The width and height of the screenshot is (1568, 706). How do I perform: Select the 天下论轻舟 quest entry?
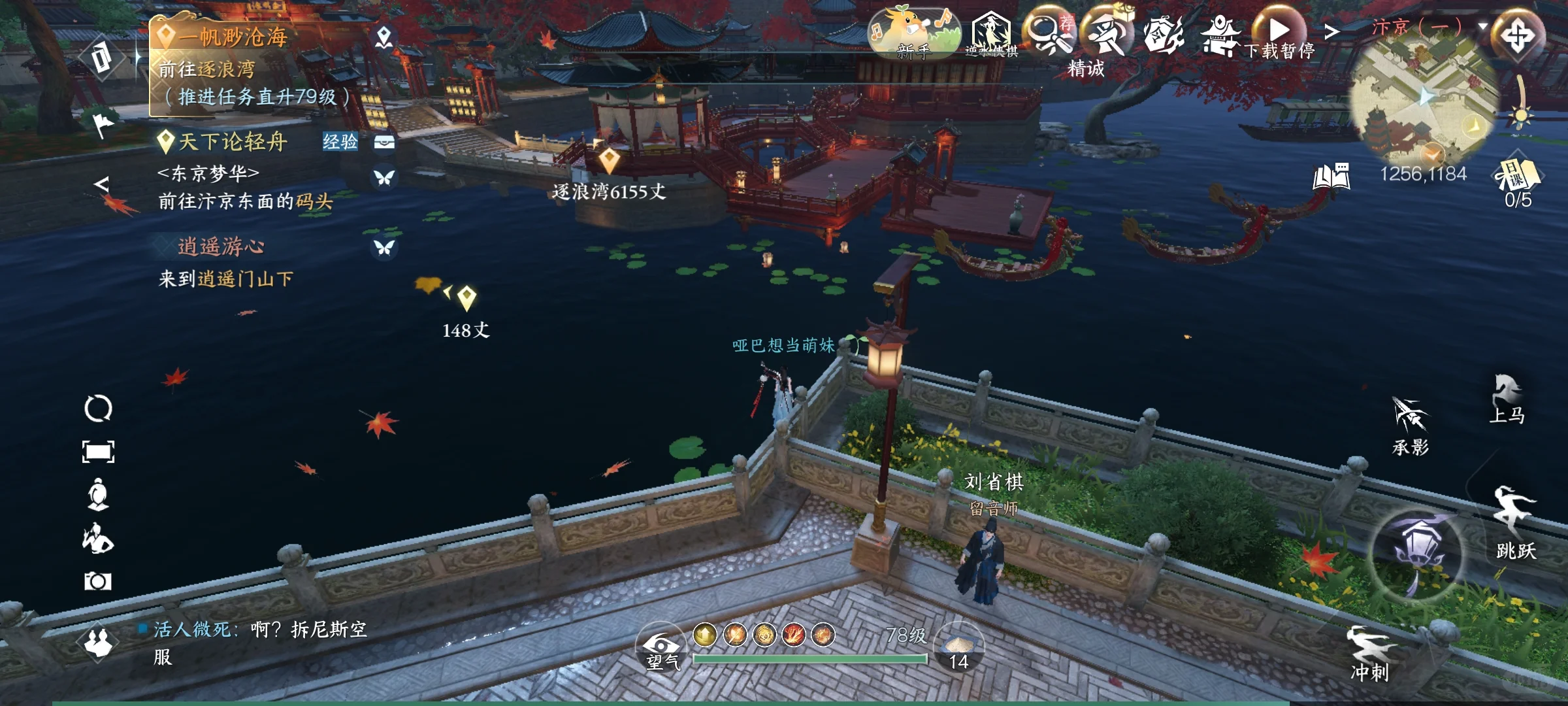pos(233,141)
